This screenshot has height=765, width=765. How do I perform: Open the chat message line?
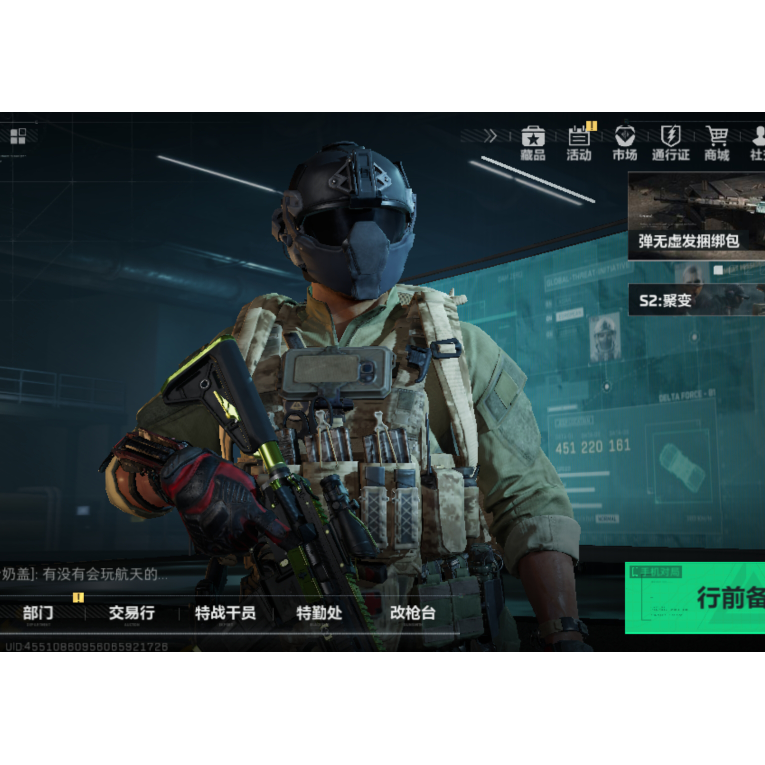point(85,574)
